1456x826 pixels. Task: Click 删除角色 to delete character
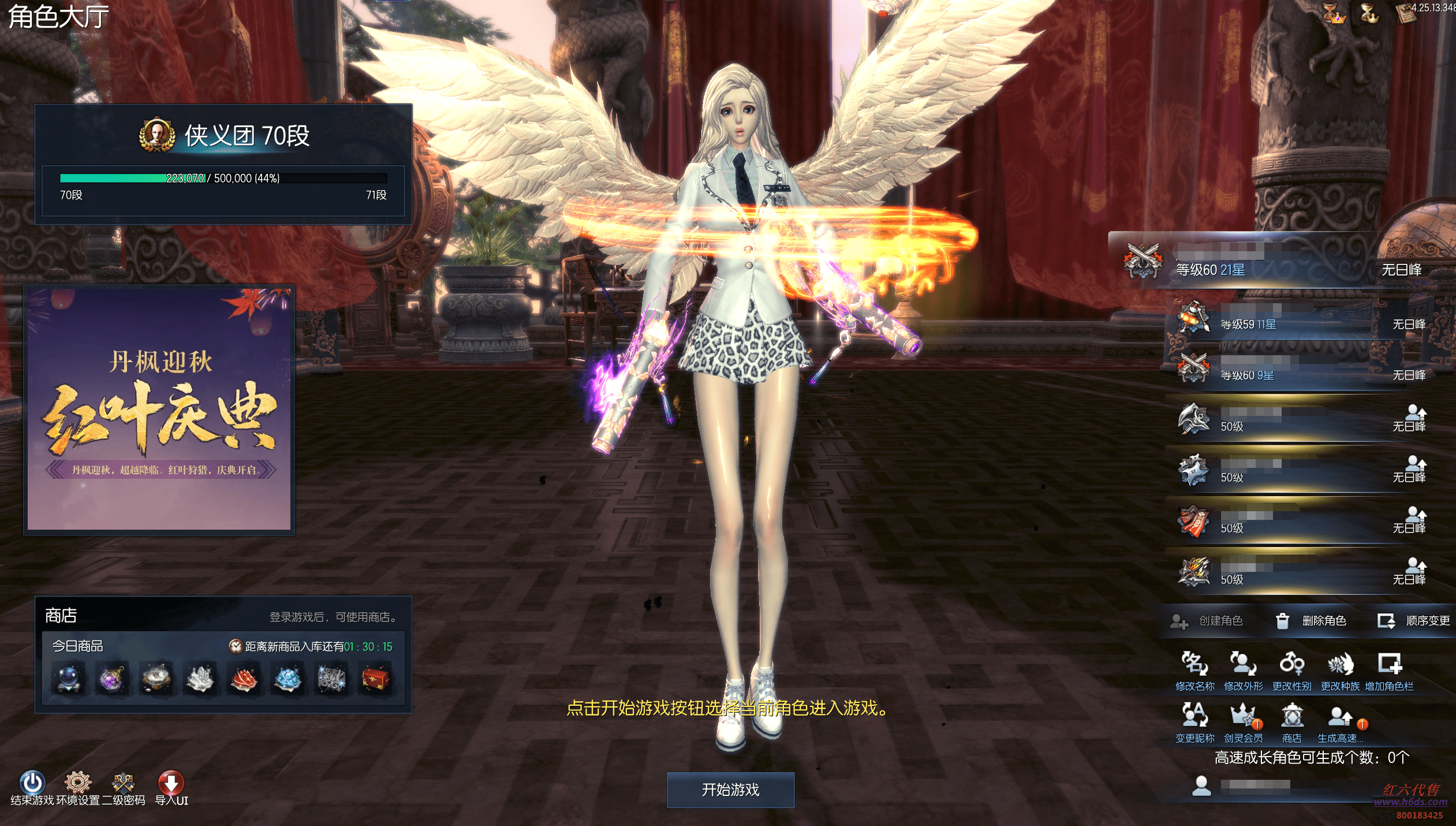coord(1311,621)
